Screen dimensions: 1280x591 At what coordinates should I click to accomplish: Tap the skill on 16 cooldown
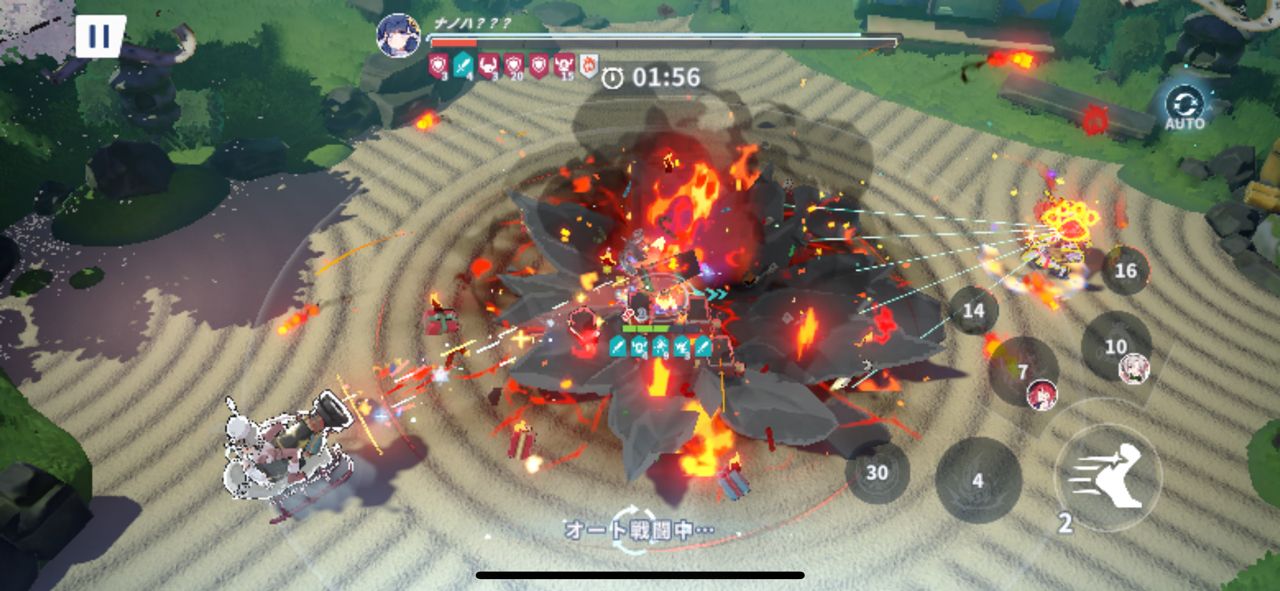pos(1125,271)
